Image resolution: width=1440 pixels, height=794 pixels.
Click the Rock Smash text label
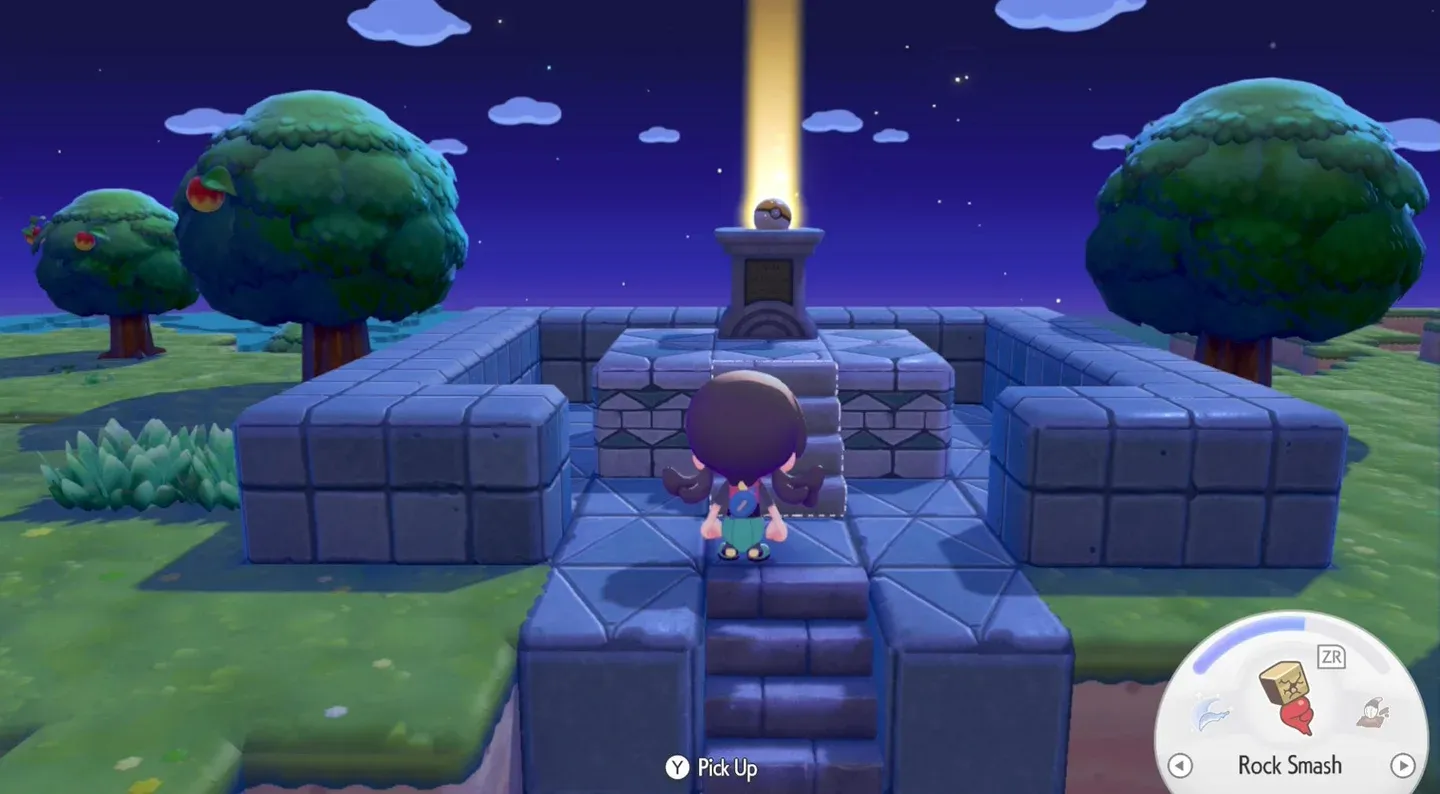coord(1292,765)
